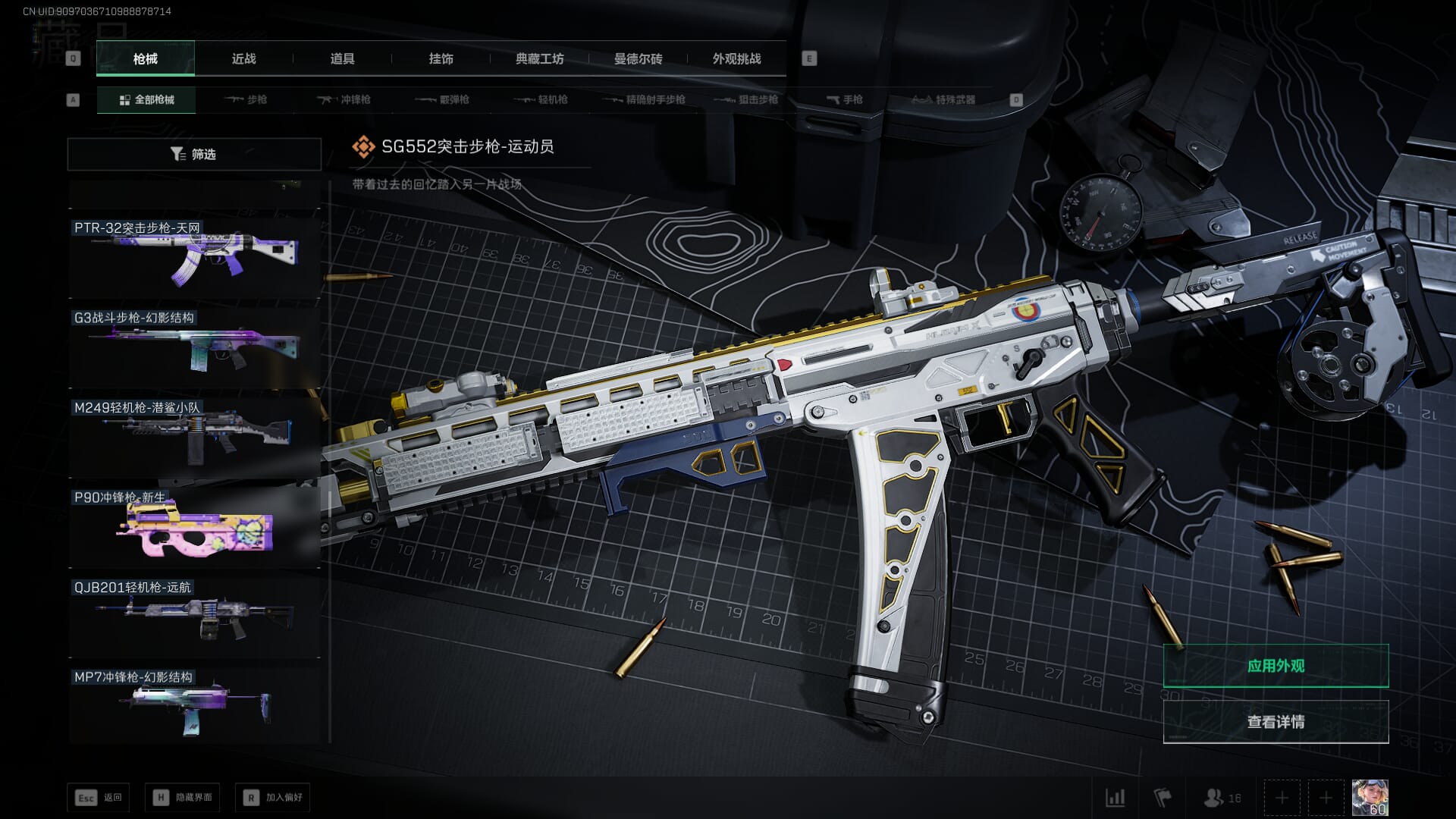This screenshot has width=1456, height=819.
Task: Apply the skin with 应用外观
Action: pyautogui.click(x=1276, y=666)
